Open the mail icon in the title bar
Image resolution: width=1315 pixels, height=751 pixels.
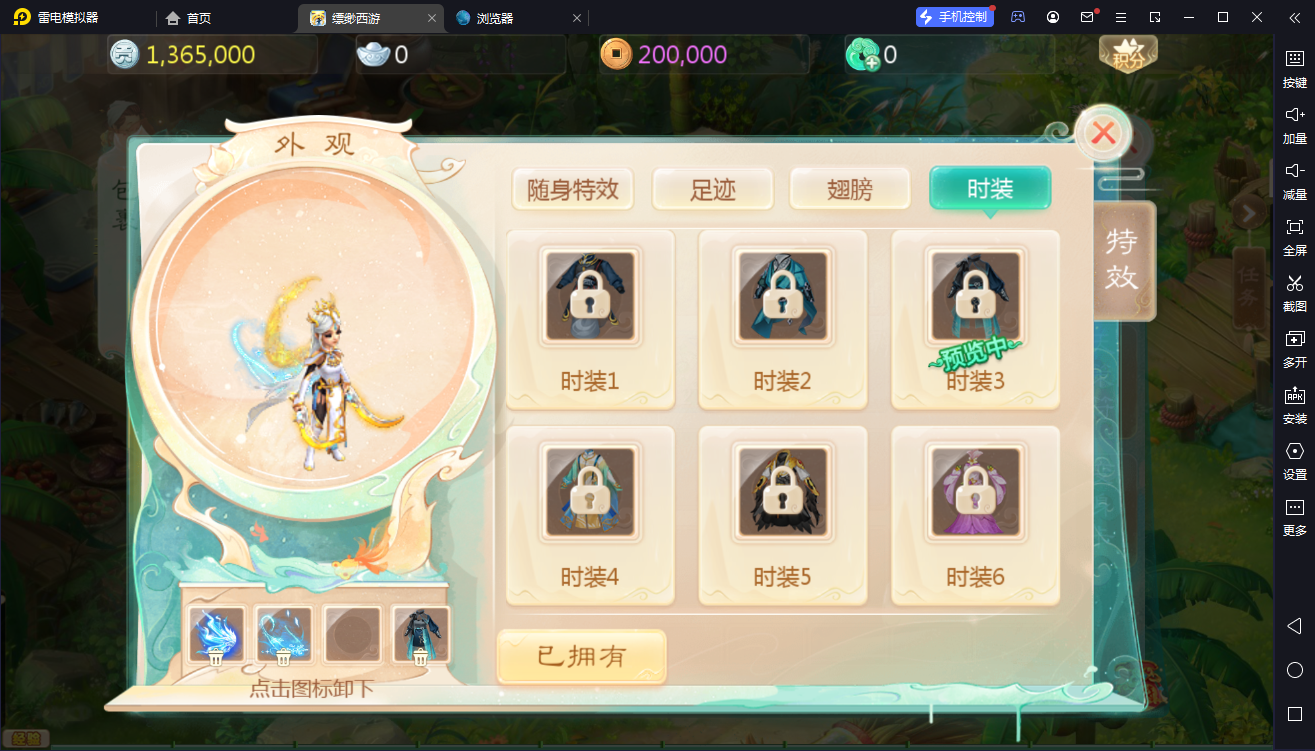[1088, 17]
